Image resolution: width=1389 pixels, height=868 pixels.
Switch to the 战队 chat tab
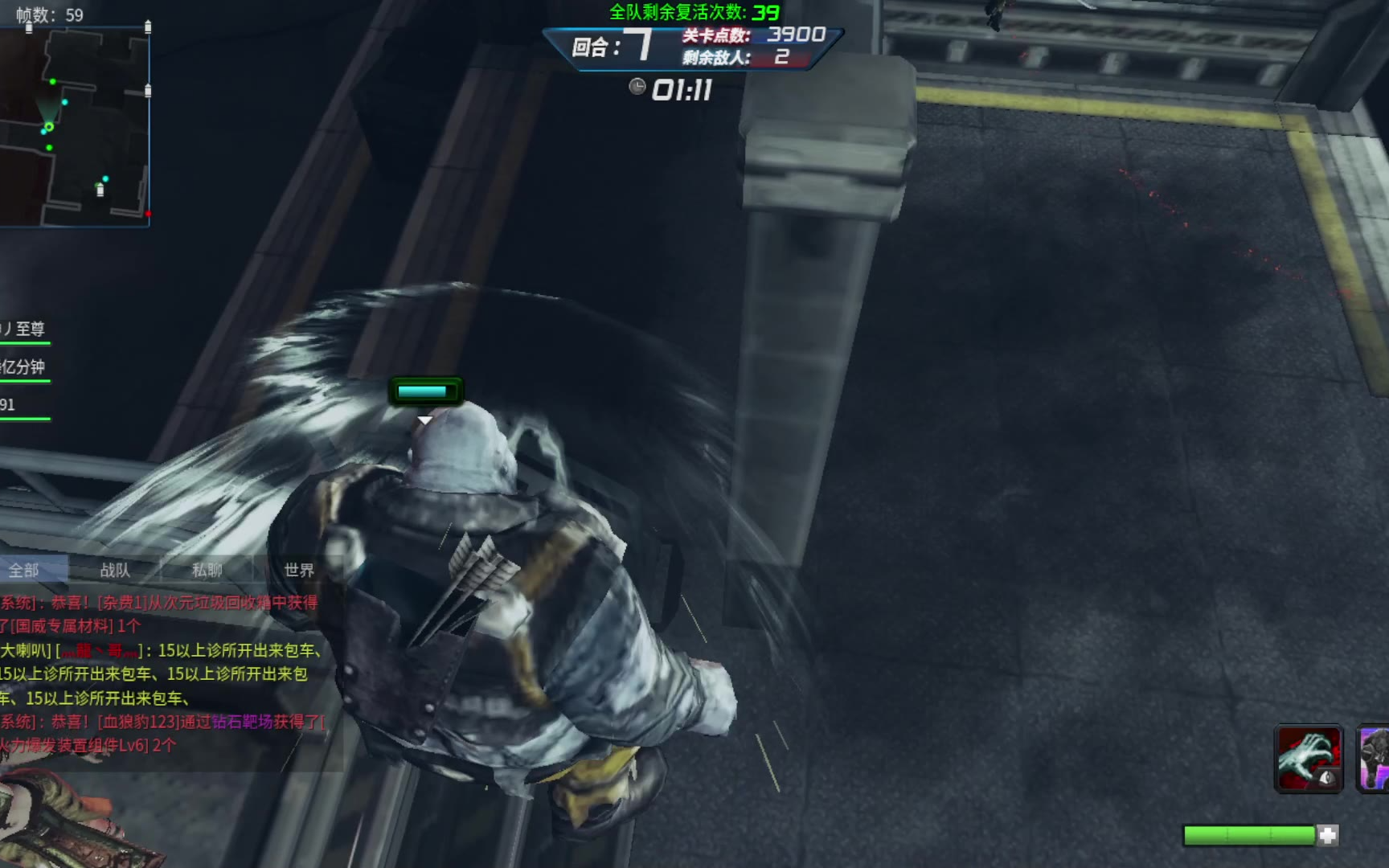115,570
